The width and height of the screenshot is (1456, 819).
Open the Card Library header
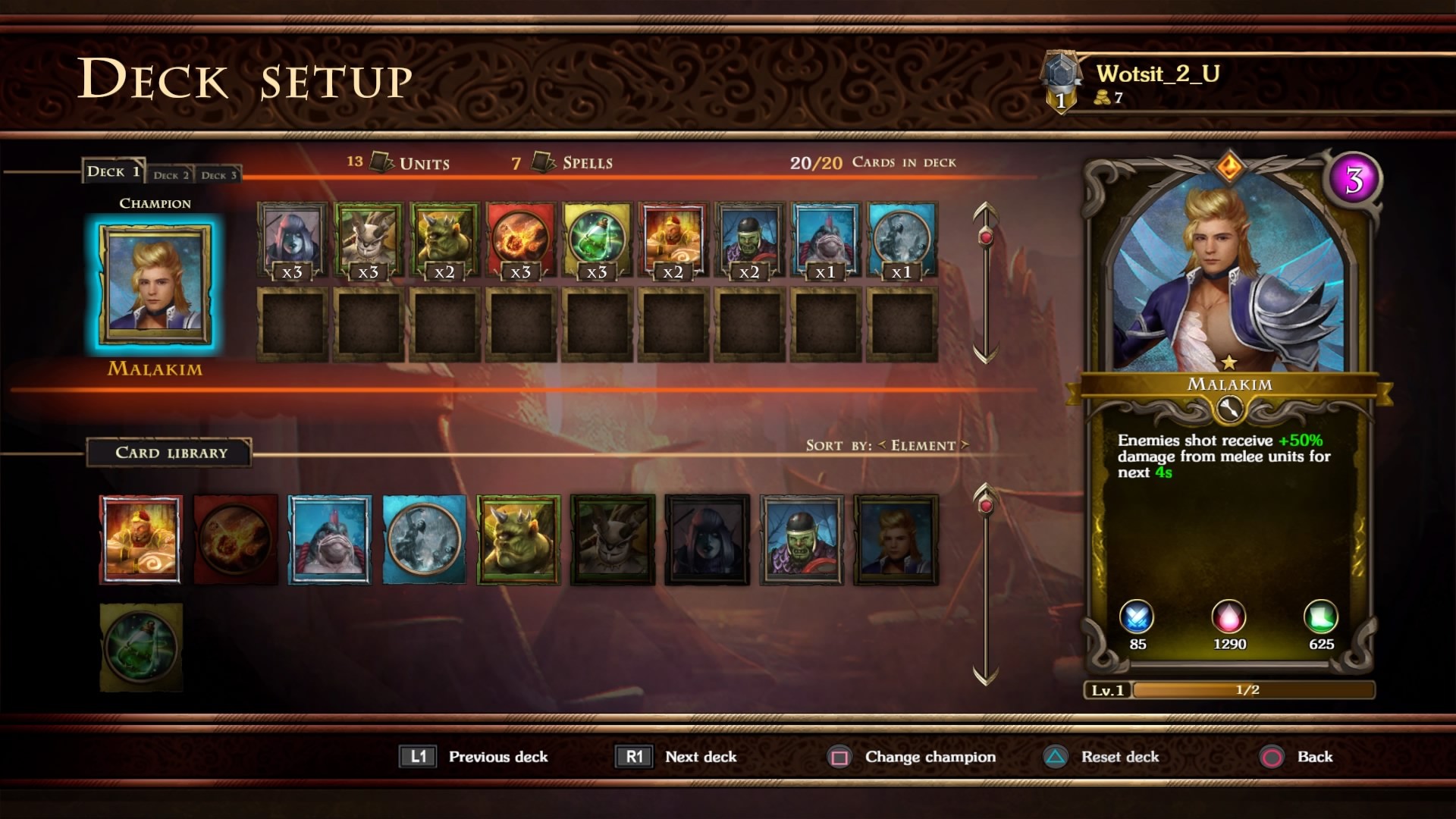point(171,453)
